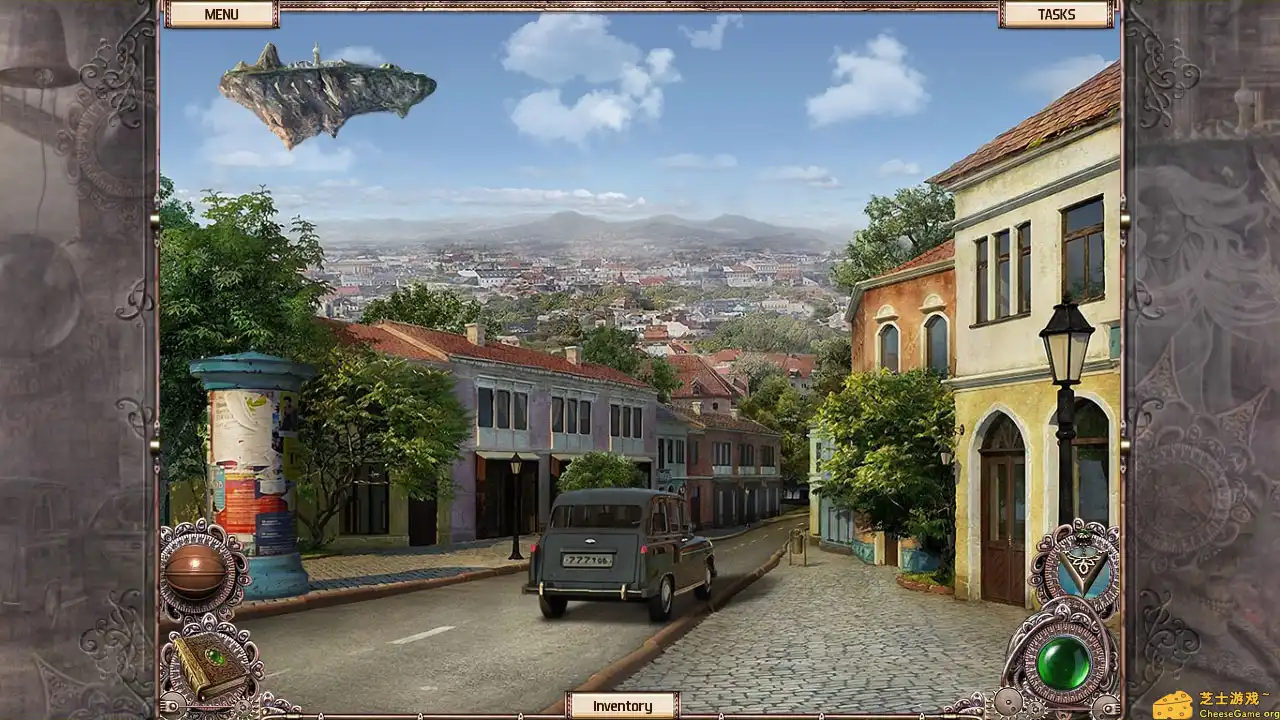This screenshot has width=1280, height=720.
Task: Select the blue triangle amulet icon
Action: pos(1078,569)
